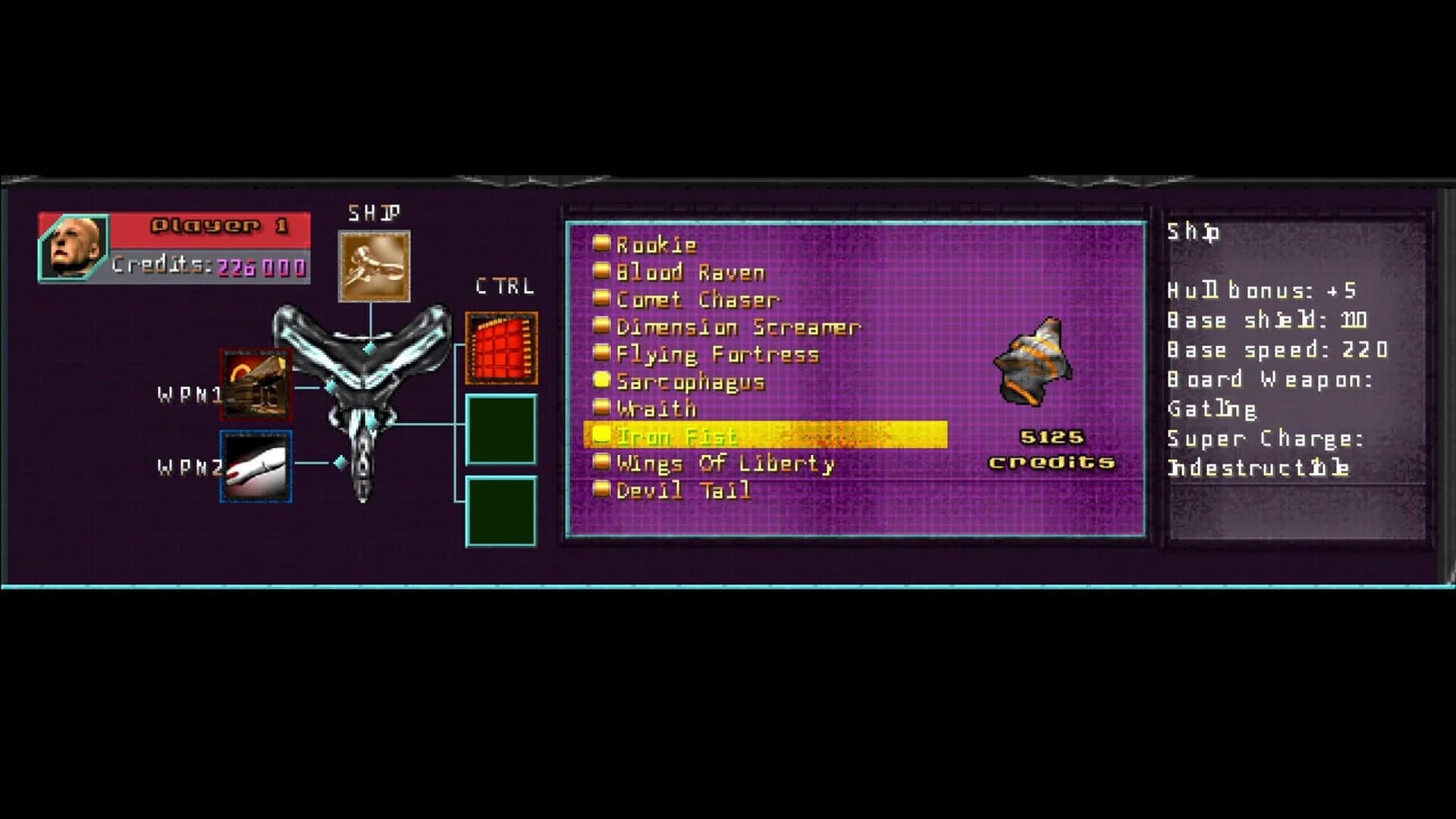Select Blood Raven from the ship list
Screen dimensions: 1456x819
coord(689,271)
